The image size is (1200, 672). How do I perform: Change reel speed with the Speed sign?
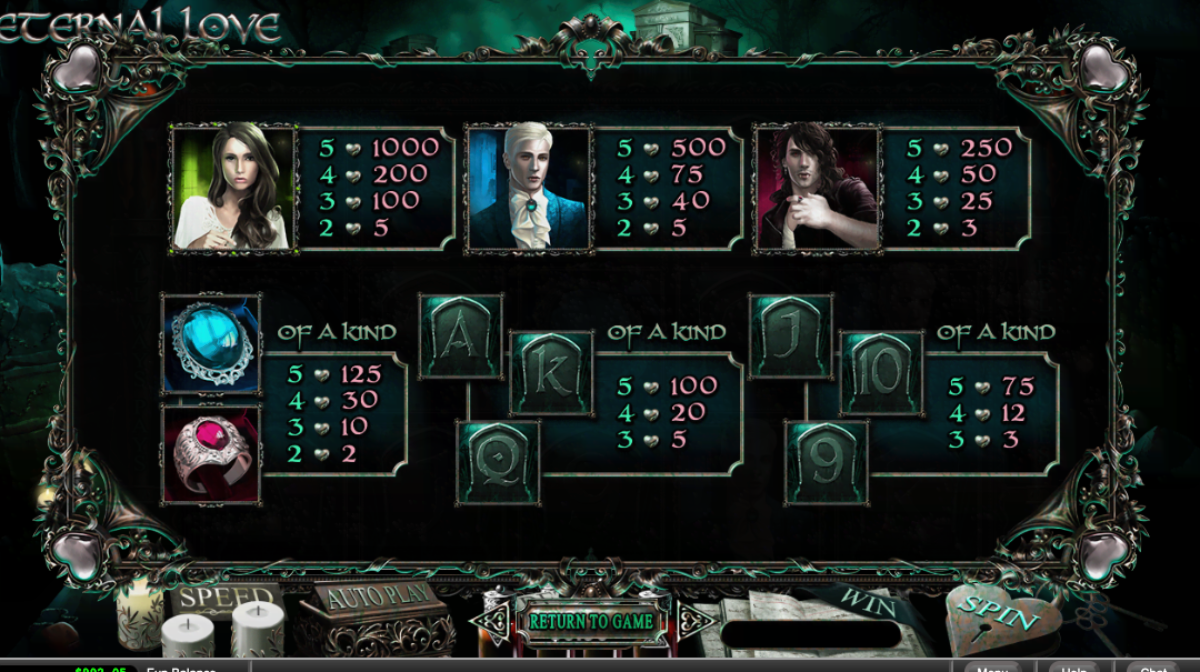[226, 598]
